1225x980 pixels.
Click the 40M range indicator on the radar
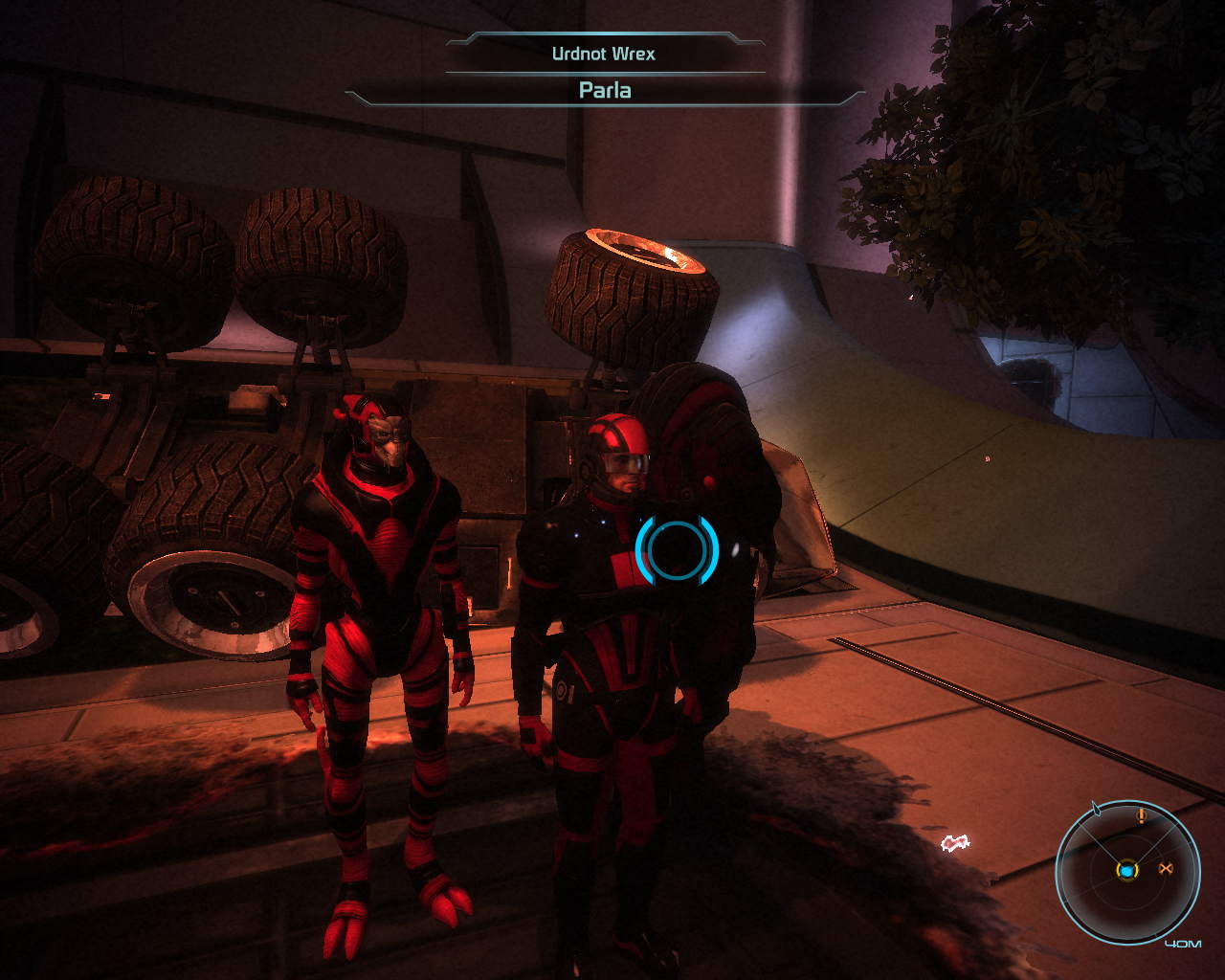coord(1184,943)
